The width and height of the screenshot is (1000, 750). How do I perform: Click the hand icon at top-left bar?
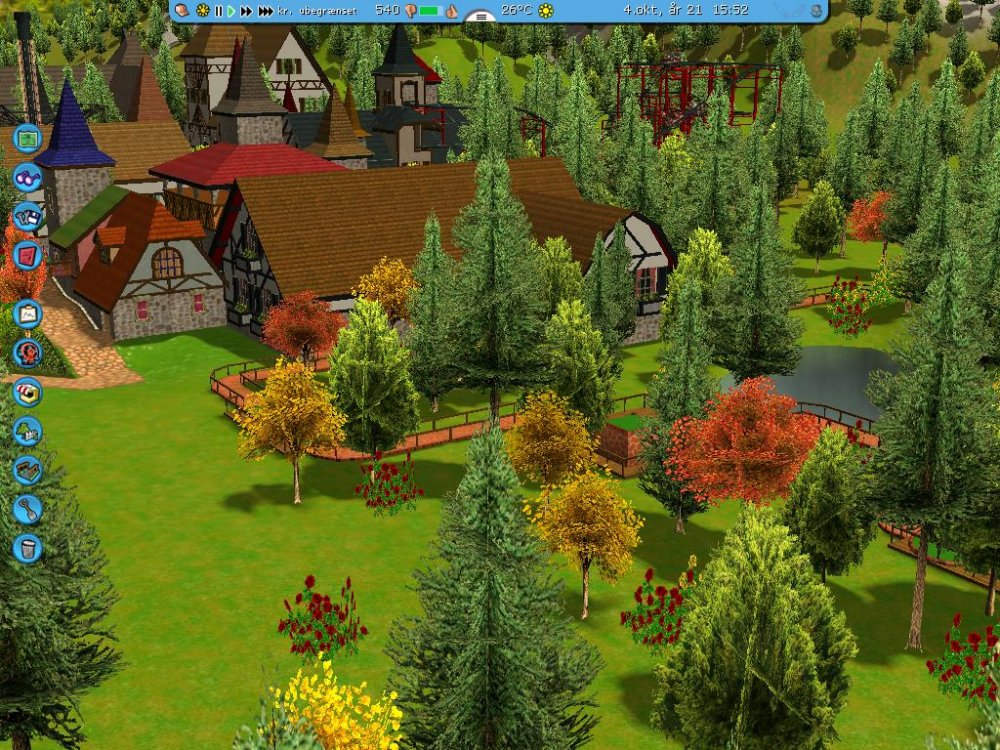pos(182,10)
